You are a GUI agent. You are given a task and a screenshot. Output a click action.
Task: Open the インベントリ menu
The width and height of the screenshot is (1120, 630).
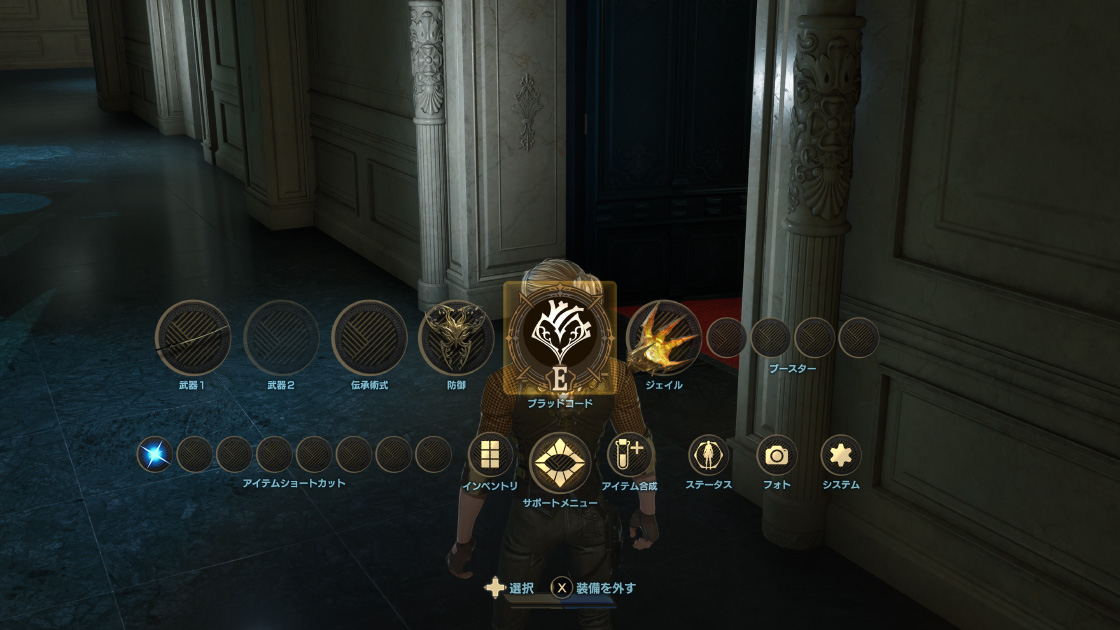click(490, 455)
